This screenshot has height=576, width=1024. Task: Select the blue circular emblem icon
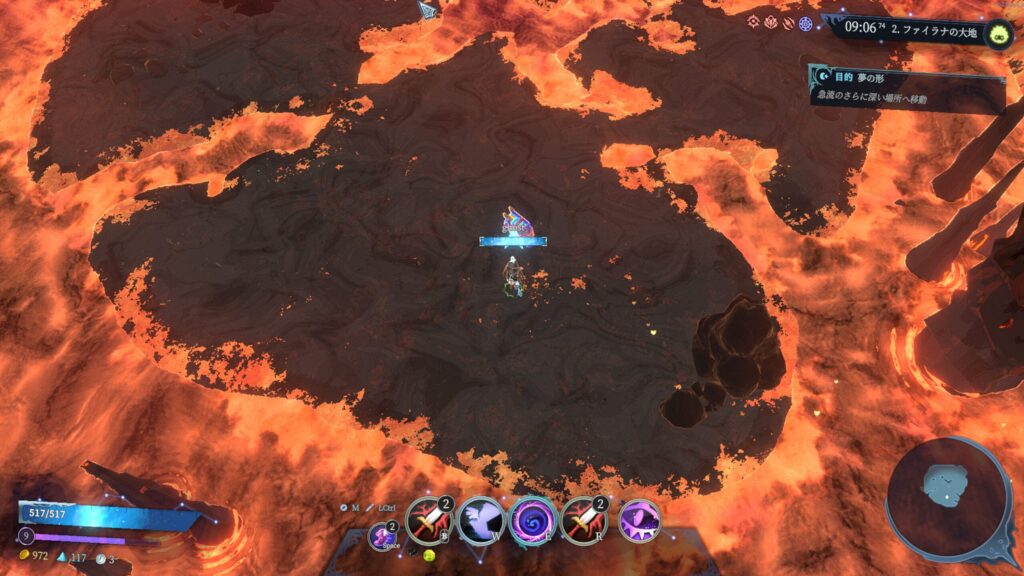pos(805,23)
